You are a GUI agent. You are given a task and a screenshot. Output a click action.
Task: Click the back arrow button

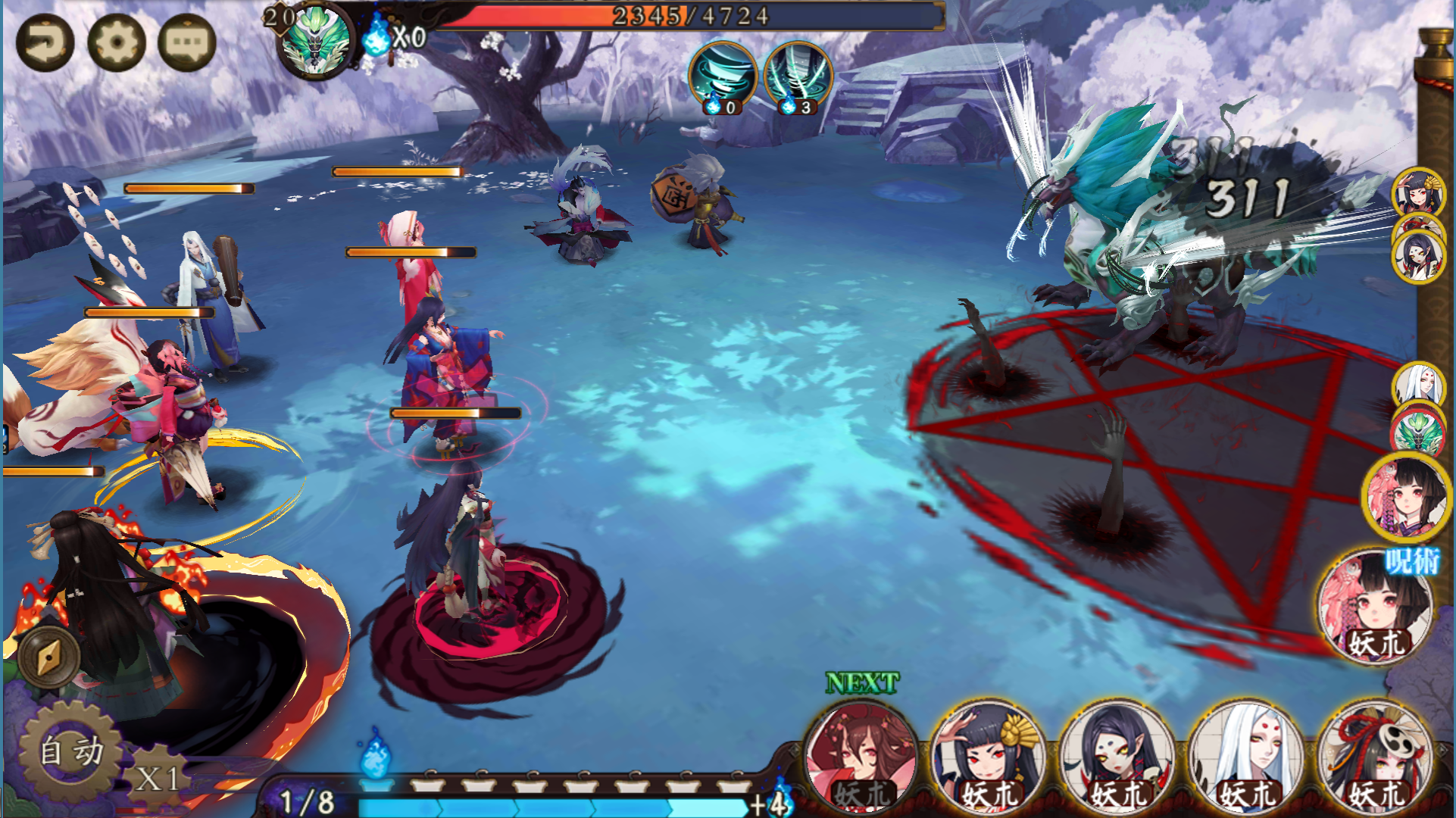point(45,42)
